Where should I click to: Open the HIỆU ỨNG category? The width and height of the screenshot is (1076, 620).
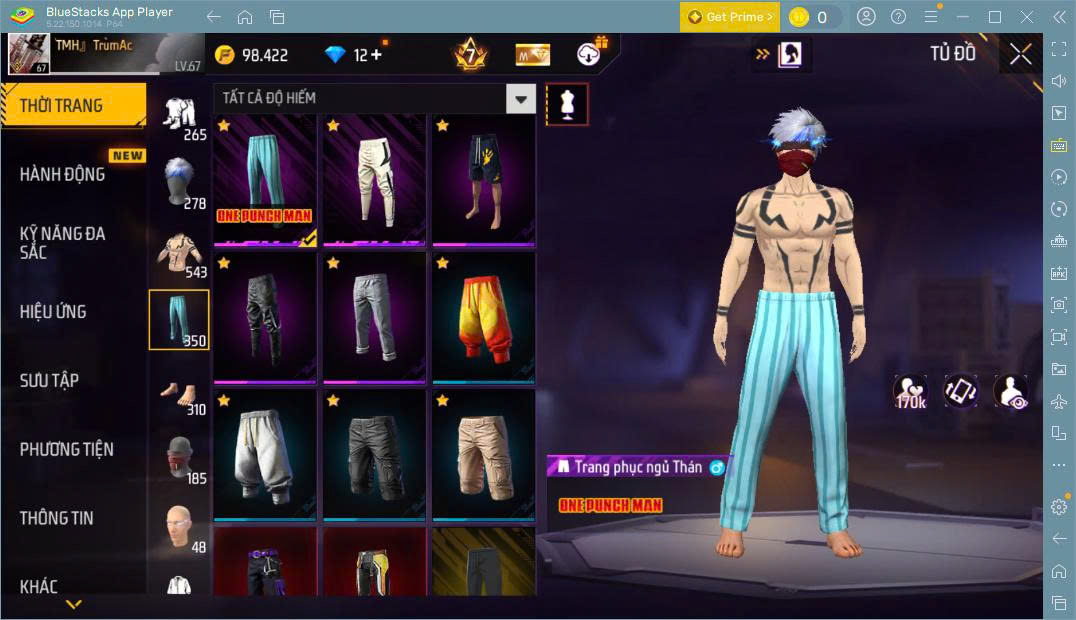(53, 312)
